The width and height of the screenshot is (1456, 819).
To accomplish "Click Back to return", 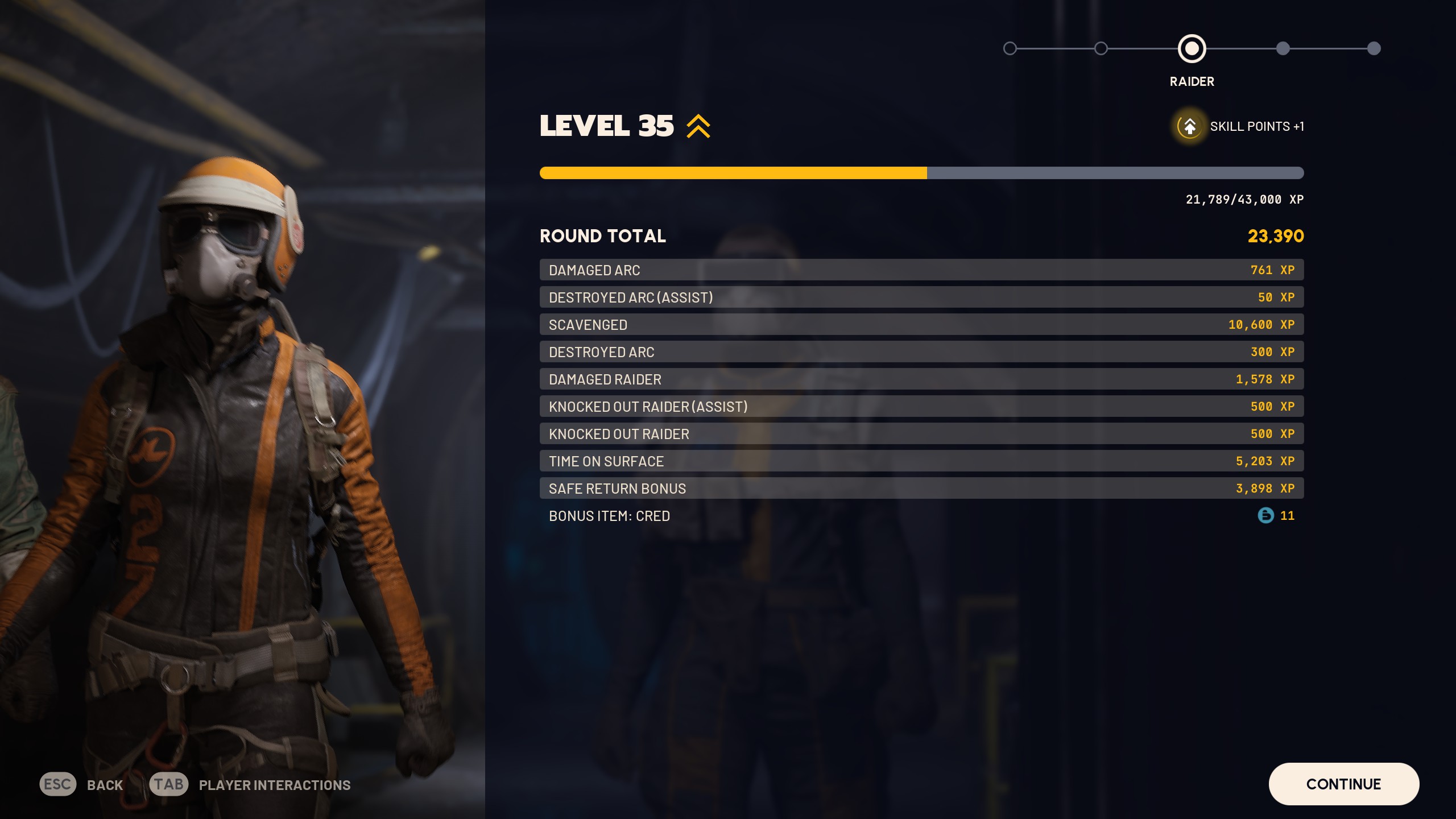I will 103,784.
